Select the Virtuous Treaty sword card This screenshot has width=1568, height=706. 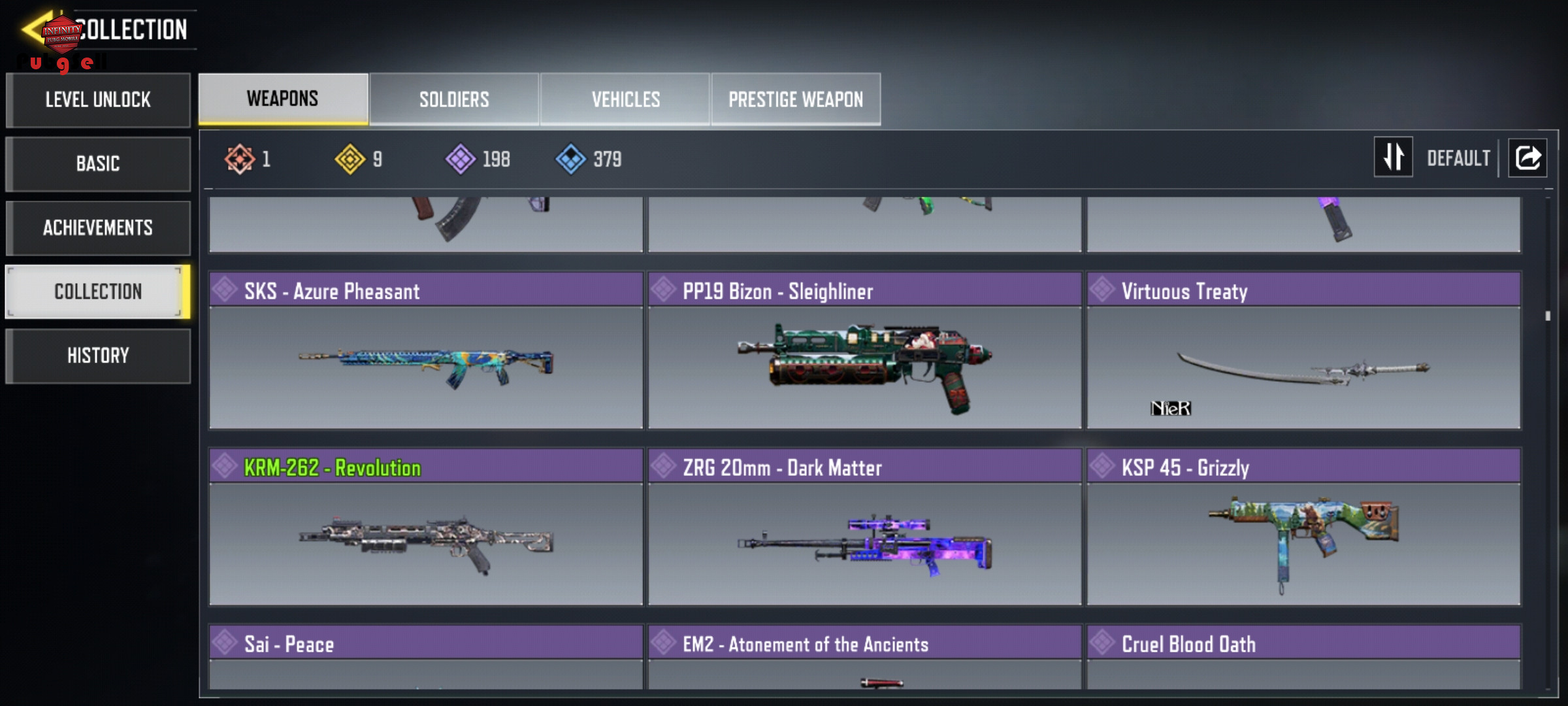pos(1303,351)
